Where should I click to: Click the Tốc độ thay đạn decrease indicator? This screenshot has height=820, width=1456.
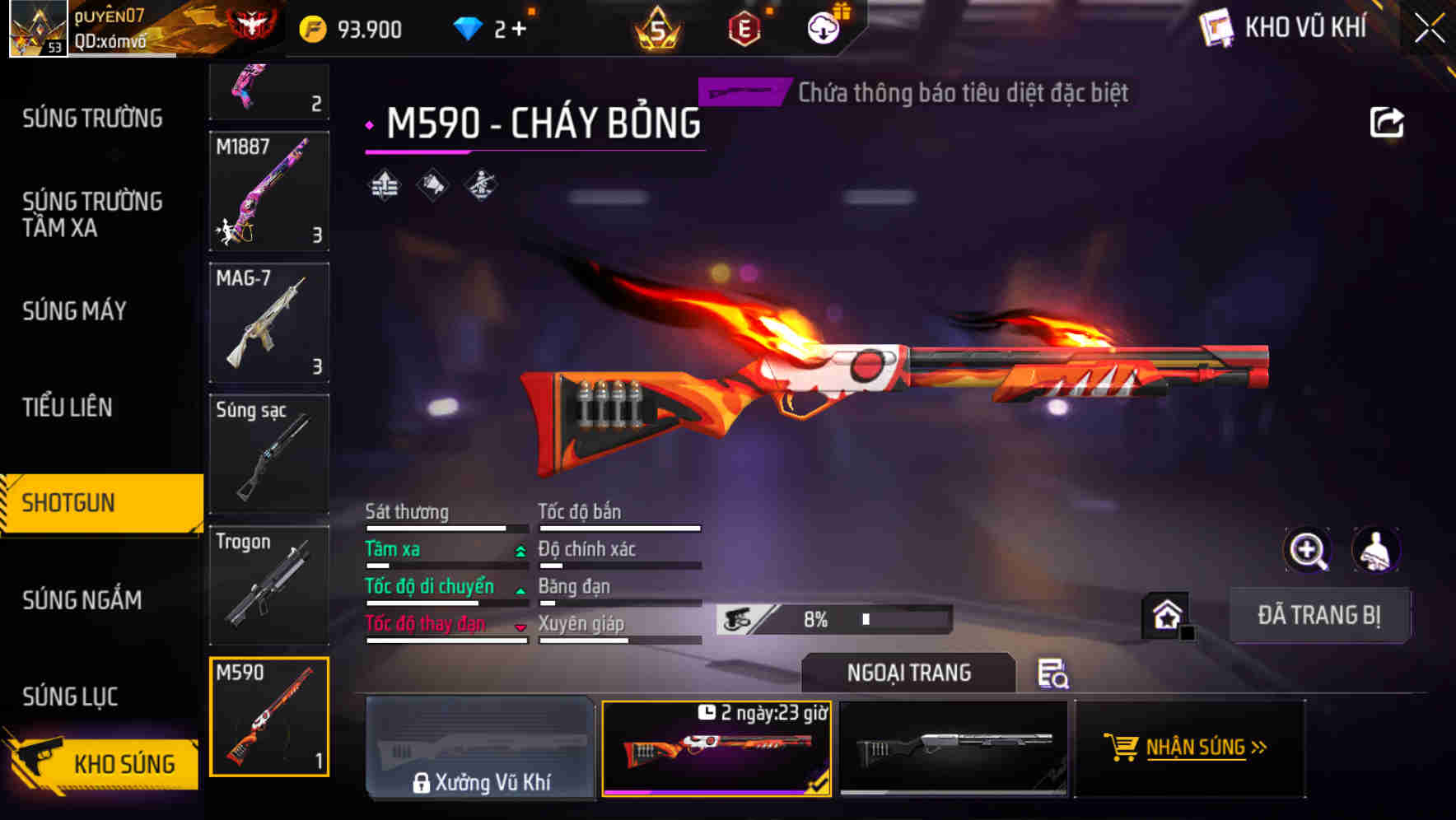[x=520, y=627]
